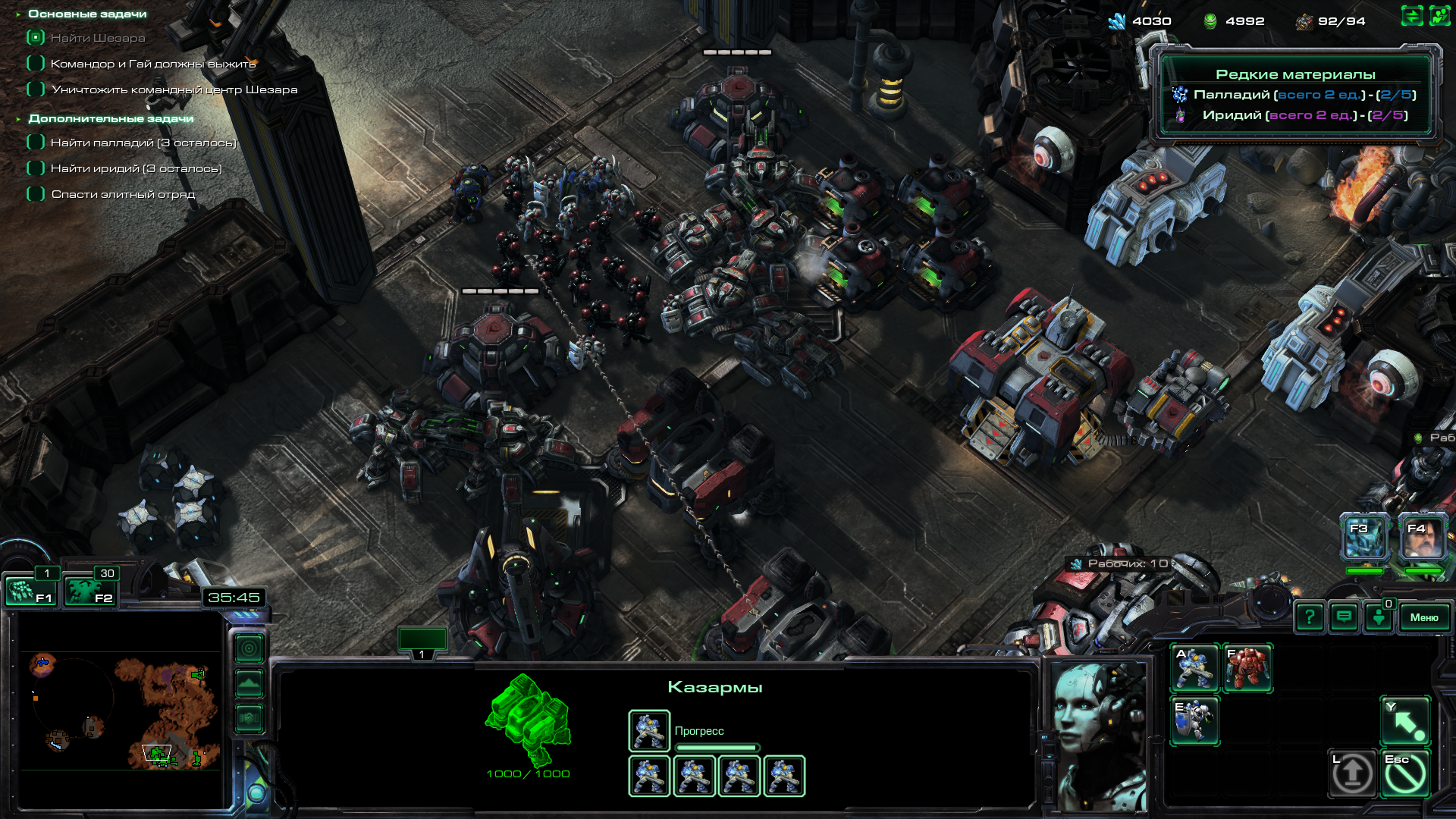Train a Marine from the command card
The image size is (1456, 819).
point(1194,668)
